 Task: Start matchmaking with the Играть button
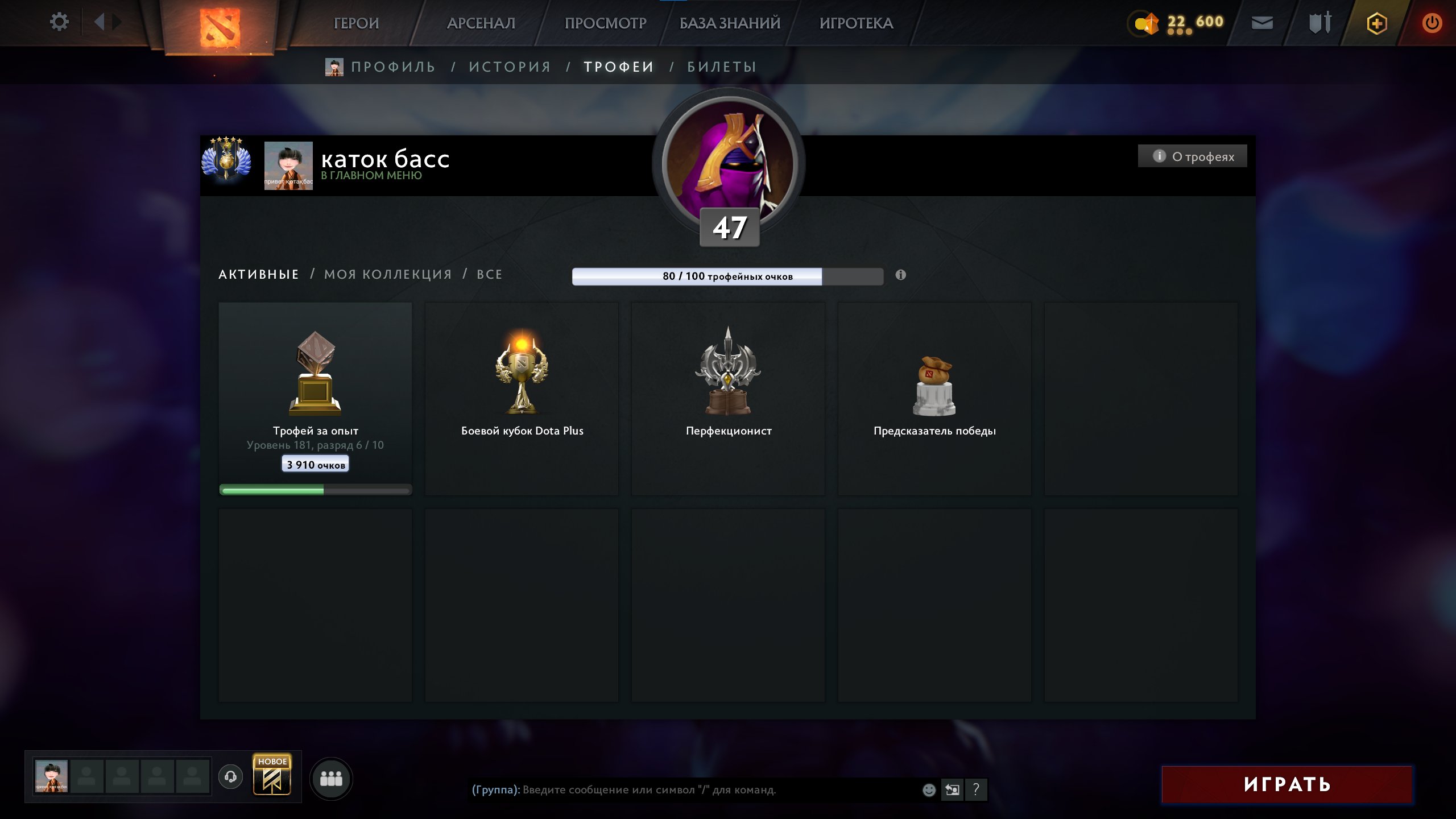[x=1287, y=784]
